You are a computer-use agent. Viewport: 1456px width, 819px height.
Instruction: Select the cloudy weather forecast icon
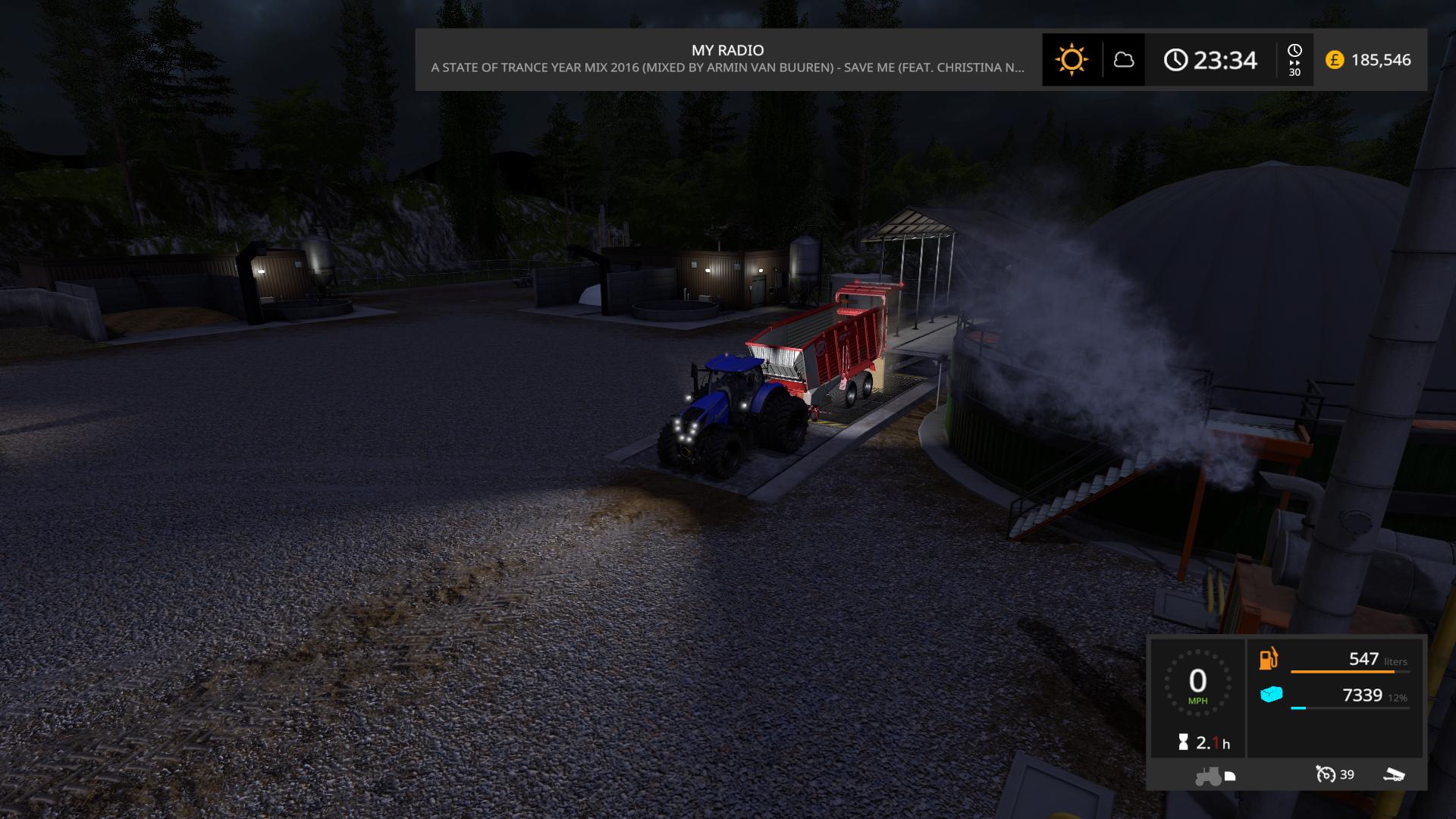1123,60
